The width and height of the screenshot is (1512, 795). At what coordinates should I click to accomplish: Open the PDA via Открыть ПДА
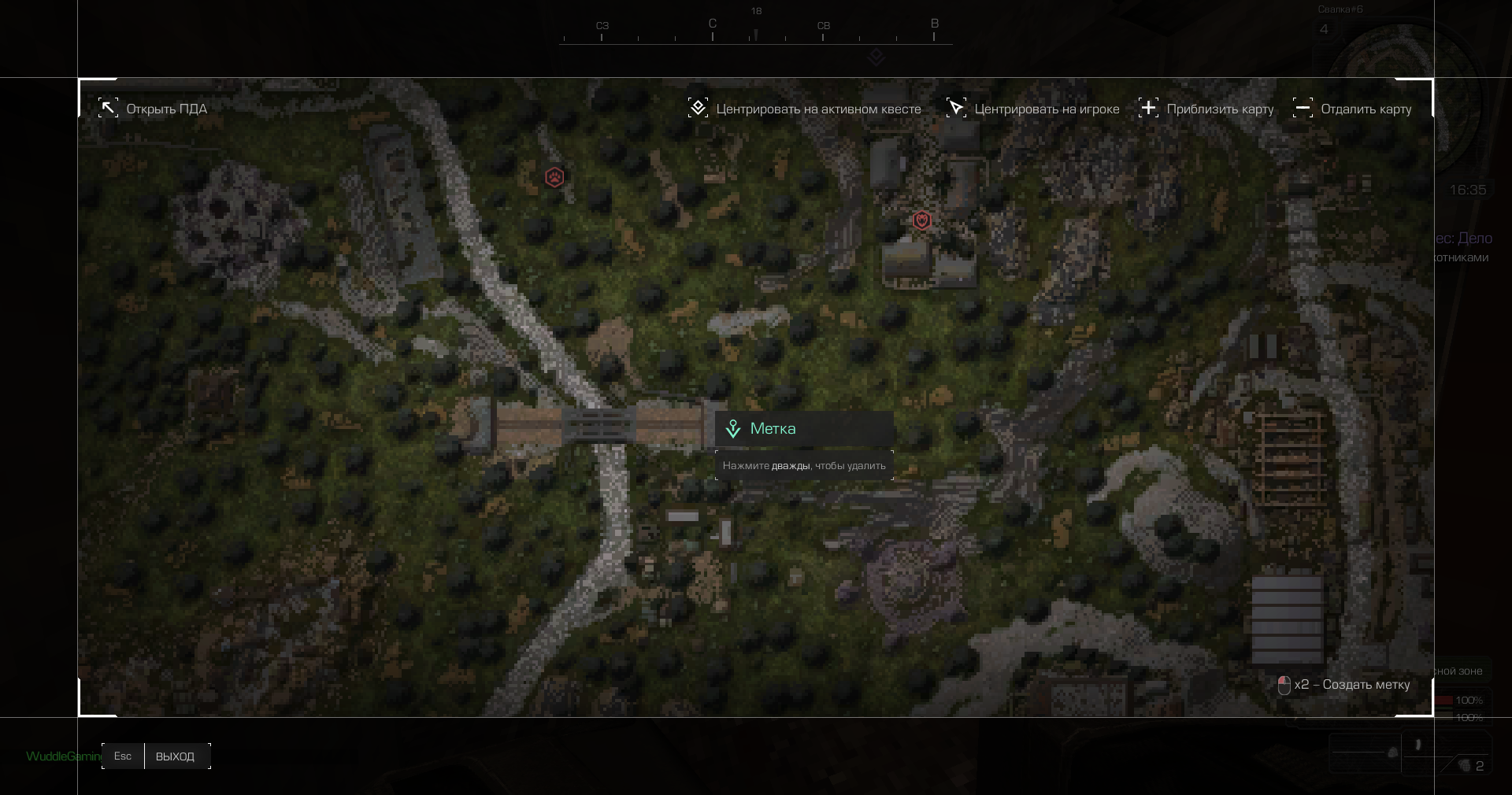point(153,109)
